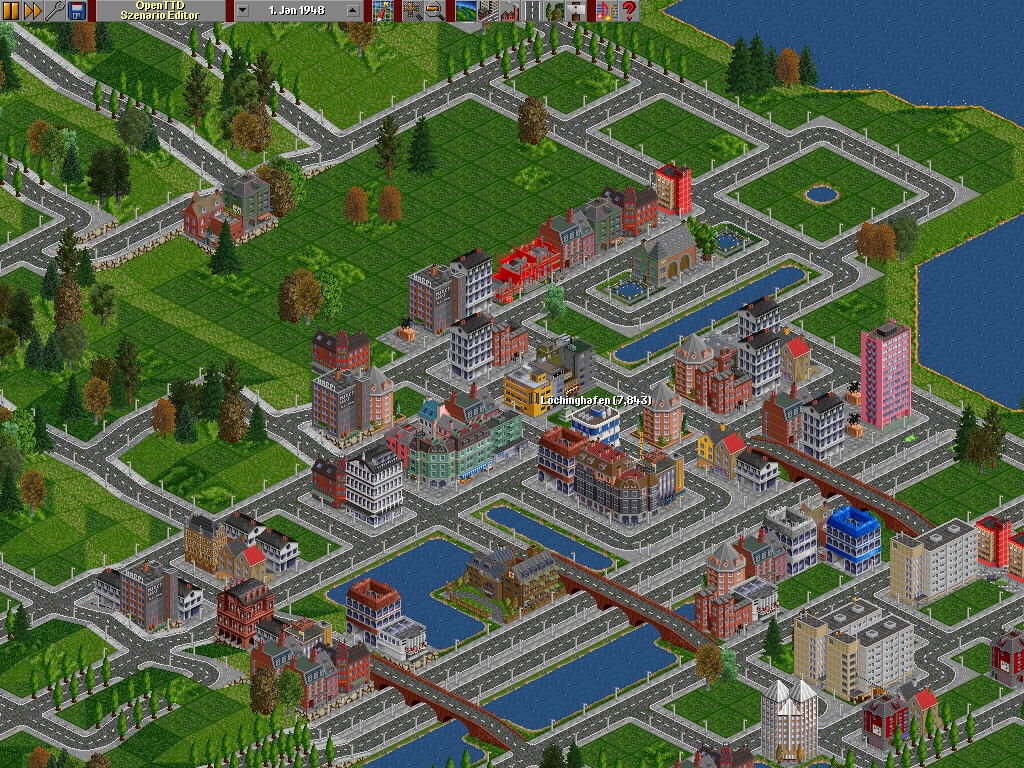Select the plant trees tool
Viewport: 1024px width, 768px height.
pos(554,11)
